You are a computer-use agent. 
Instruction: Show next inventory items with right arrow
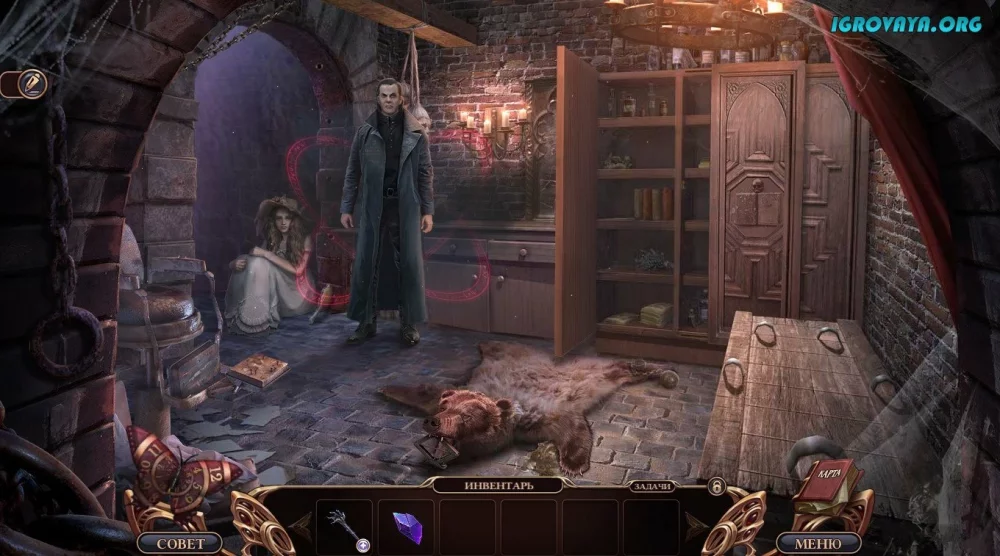697,522
